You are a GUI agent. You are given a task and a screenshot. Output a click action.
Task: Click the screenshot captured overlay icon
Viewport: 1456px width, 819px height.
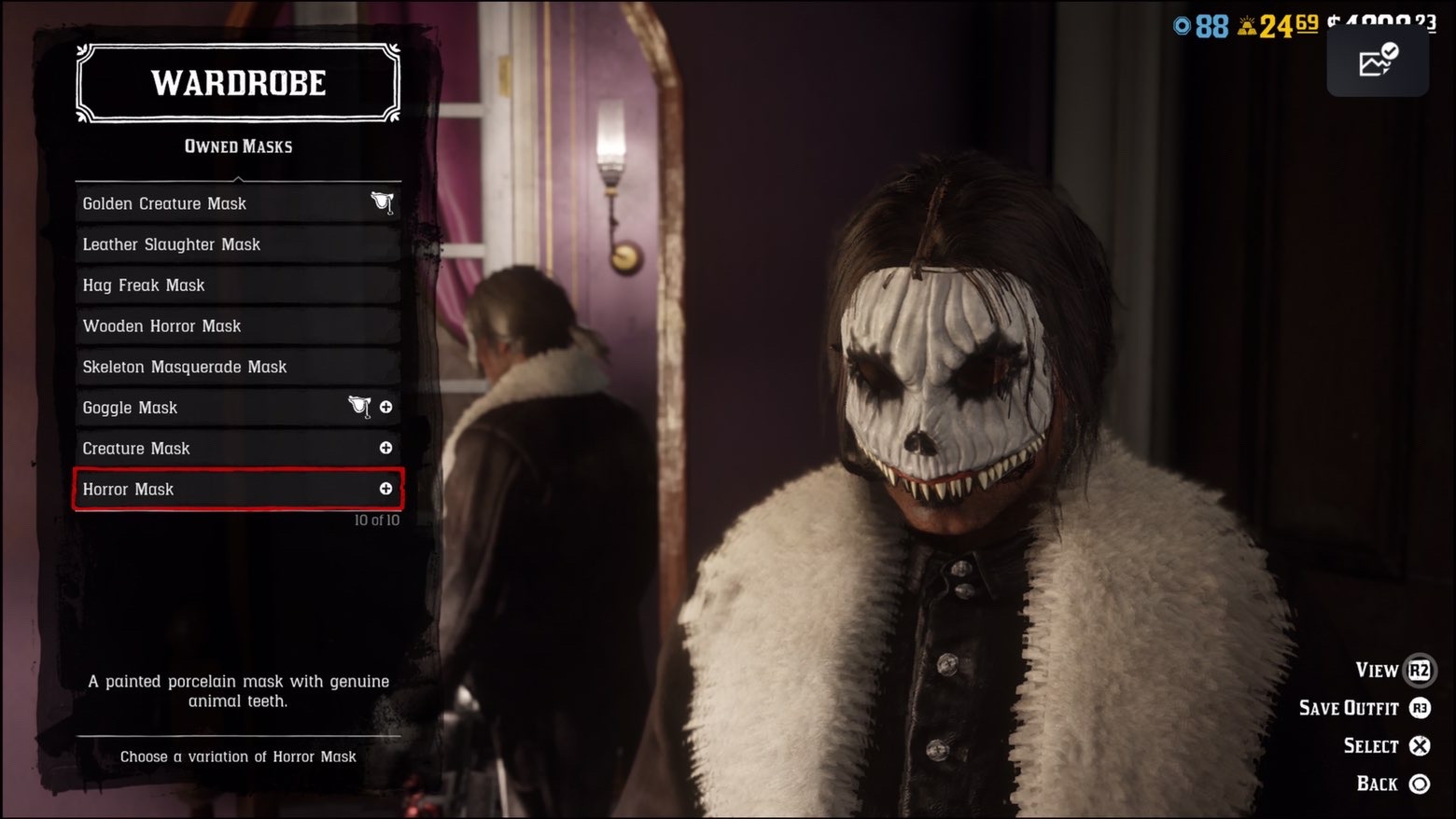[x=1378, y=62]
